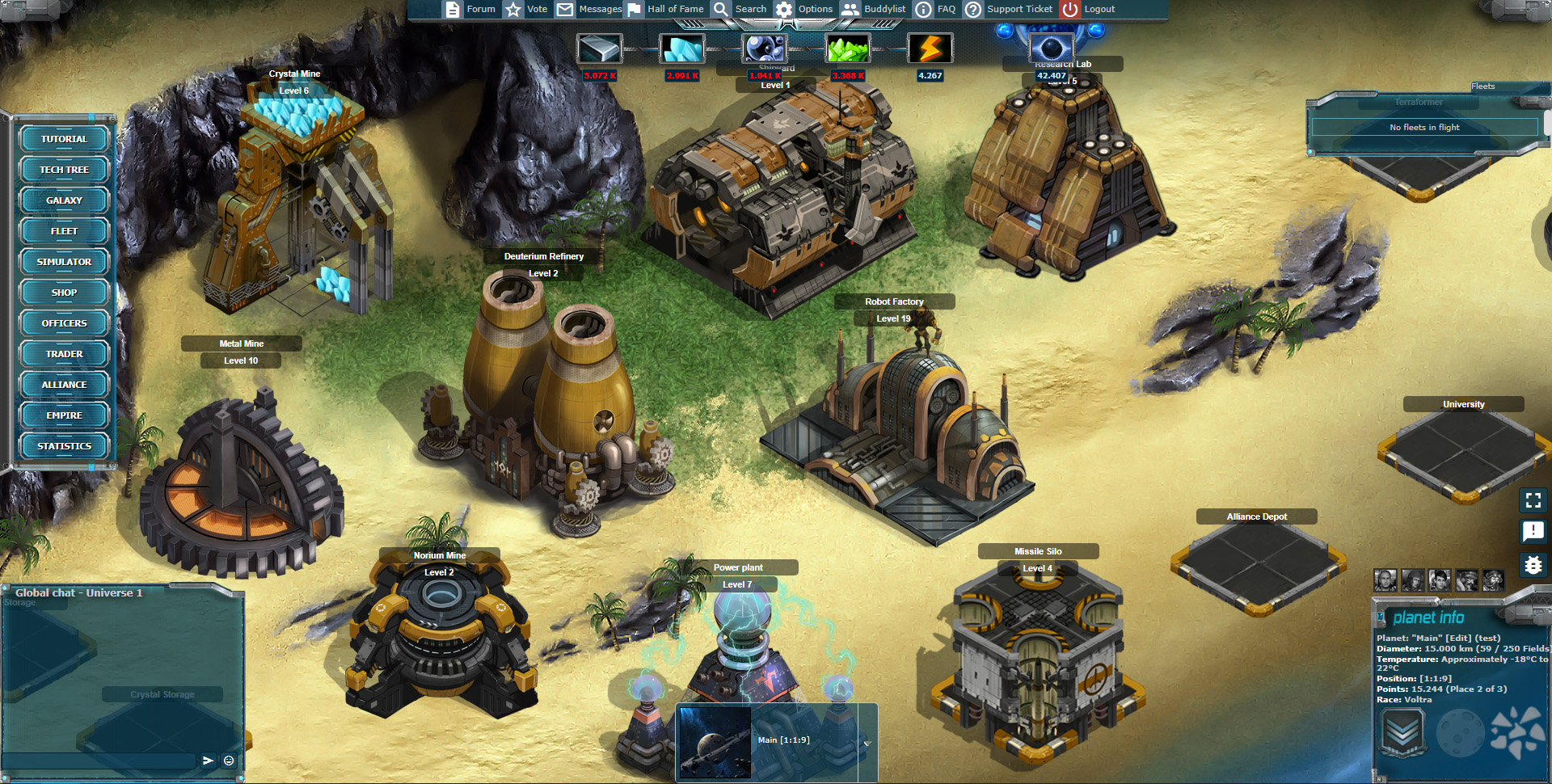Show the Alliance page

coord(64,385)
